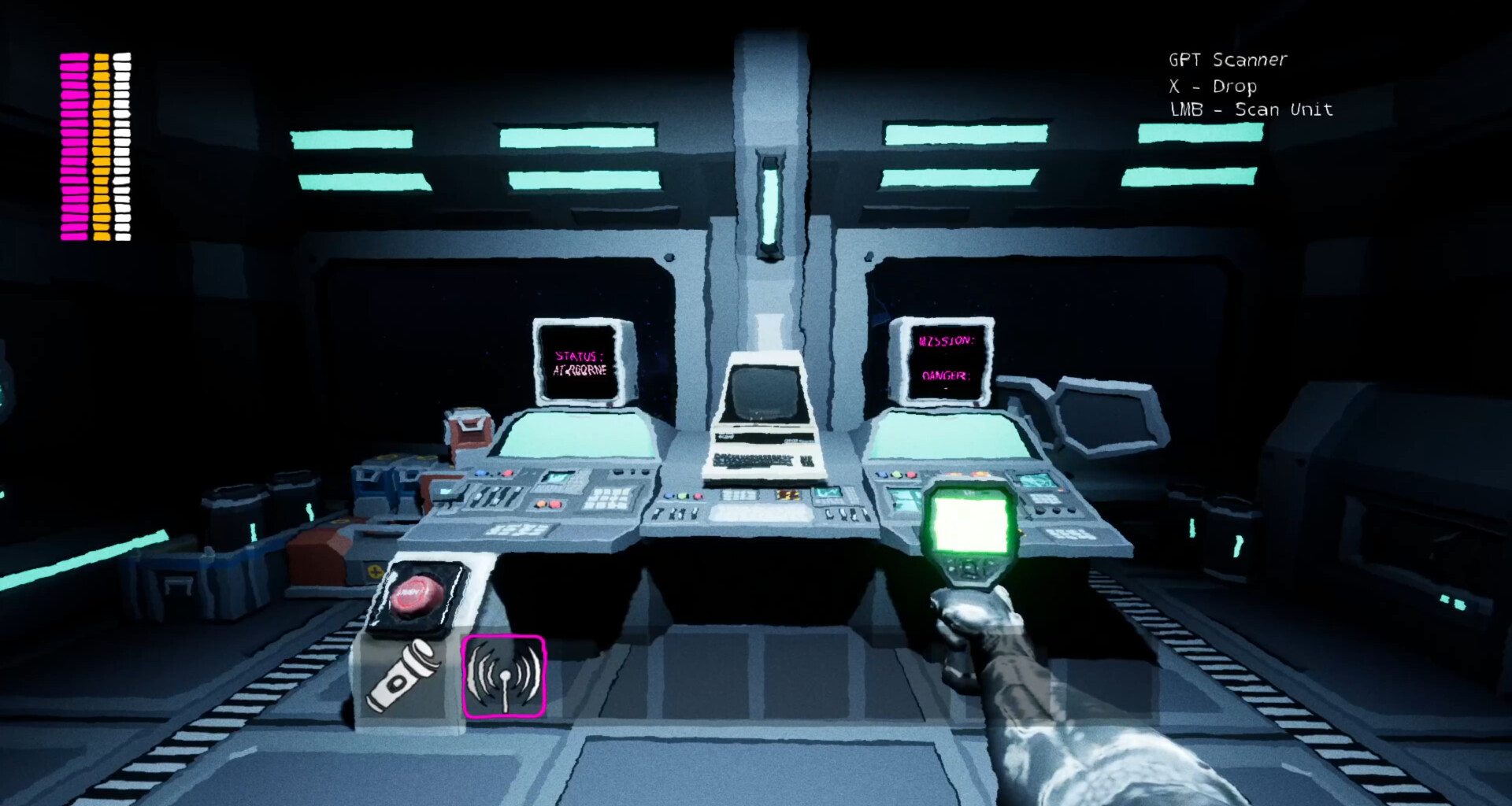
Task: Toggle the blue button on the right console
Action: point(882,475)
